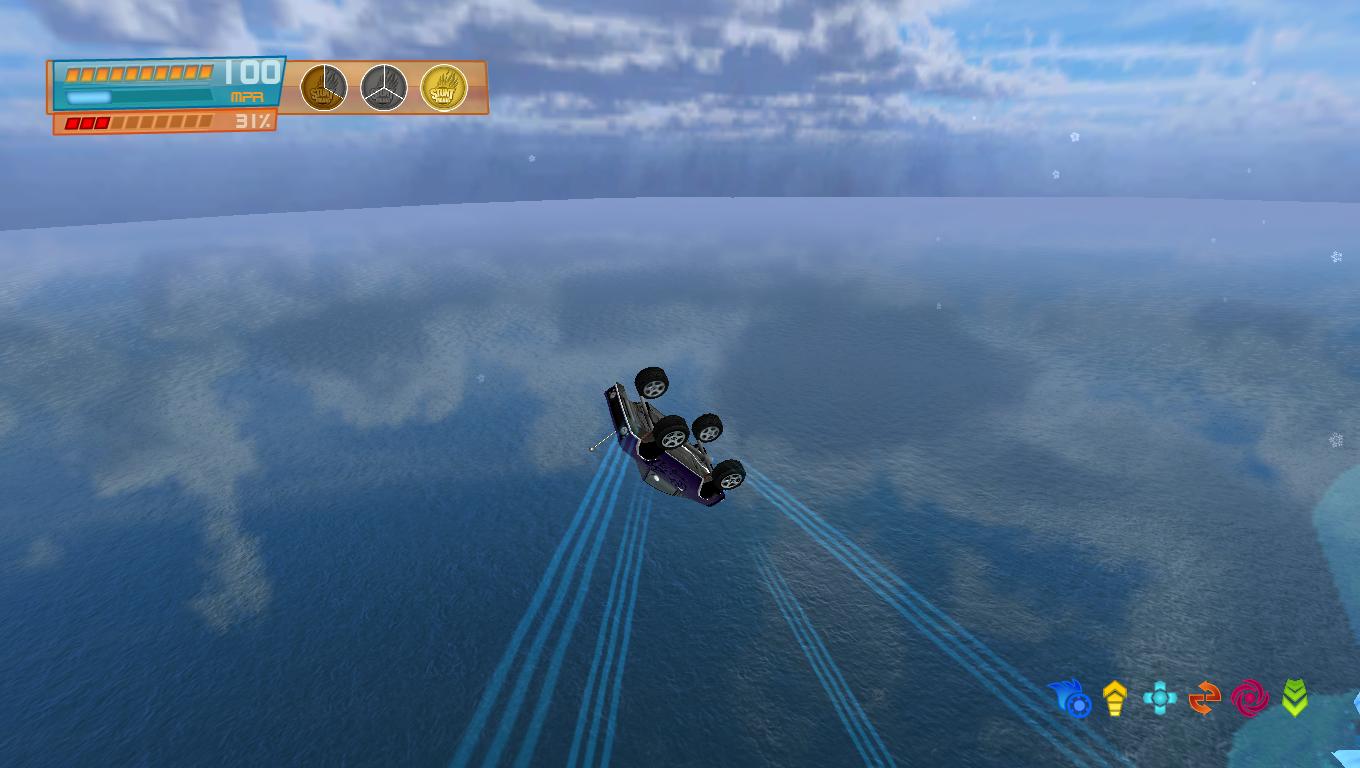Choose the gold Stunt medal coin
The height and width of the screenshot is (768, 1360).
click(443, 88)
